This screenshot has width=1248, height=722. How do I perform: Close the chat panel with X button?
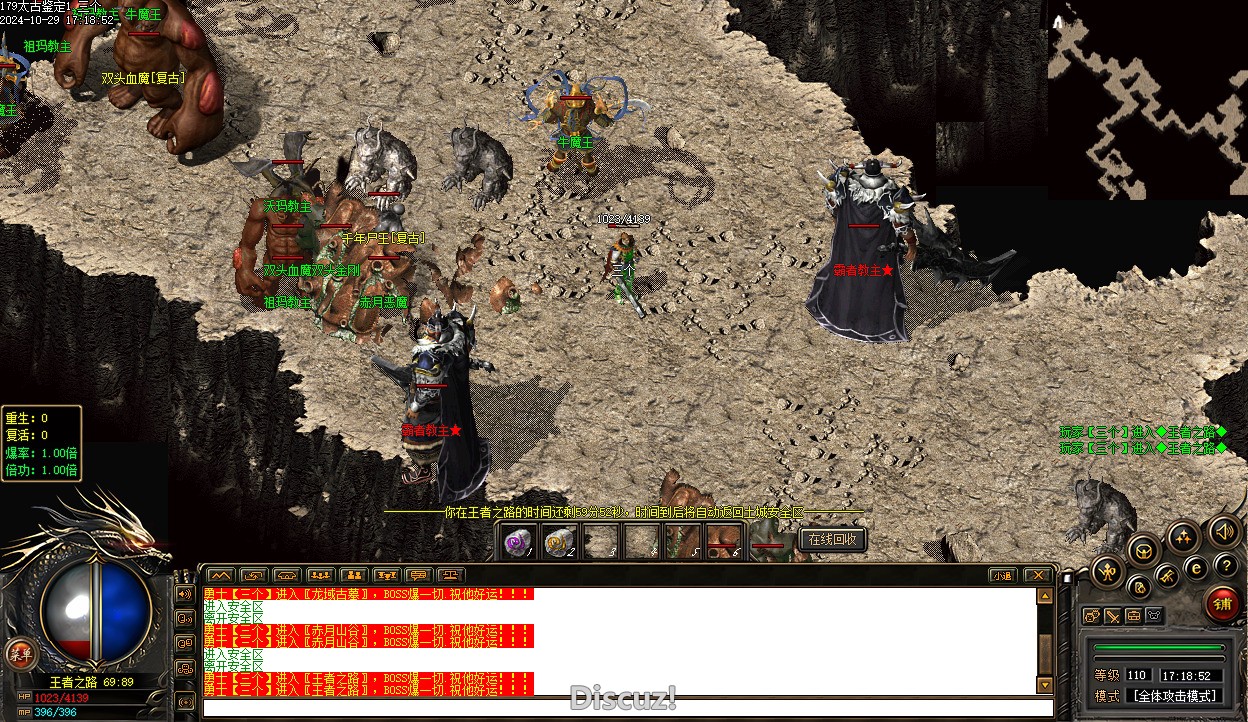tap(1038, 575)
